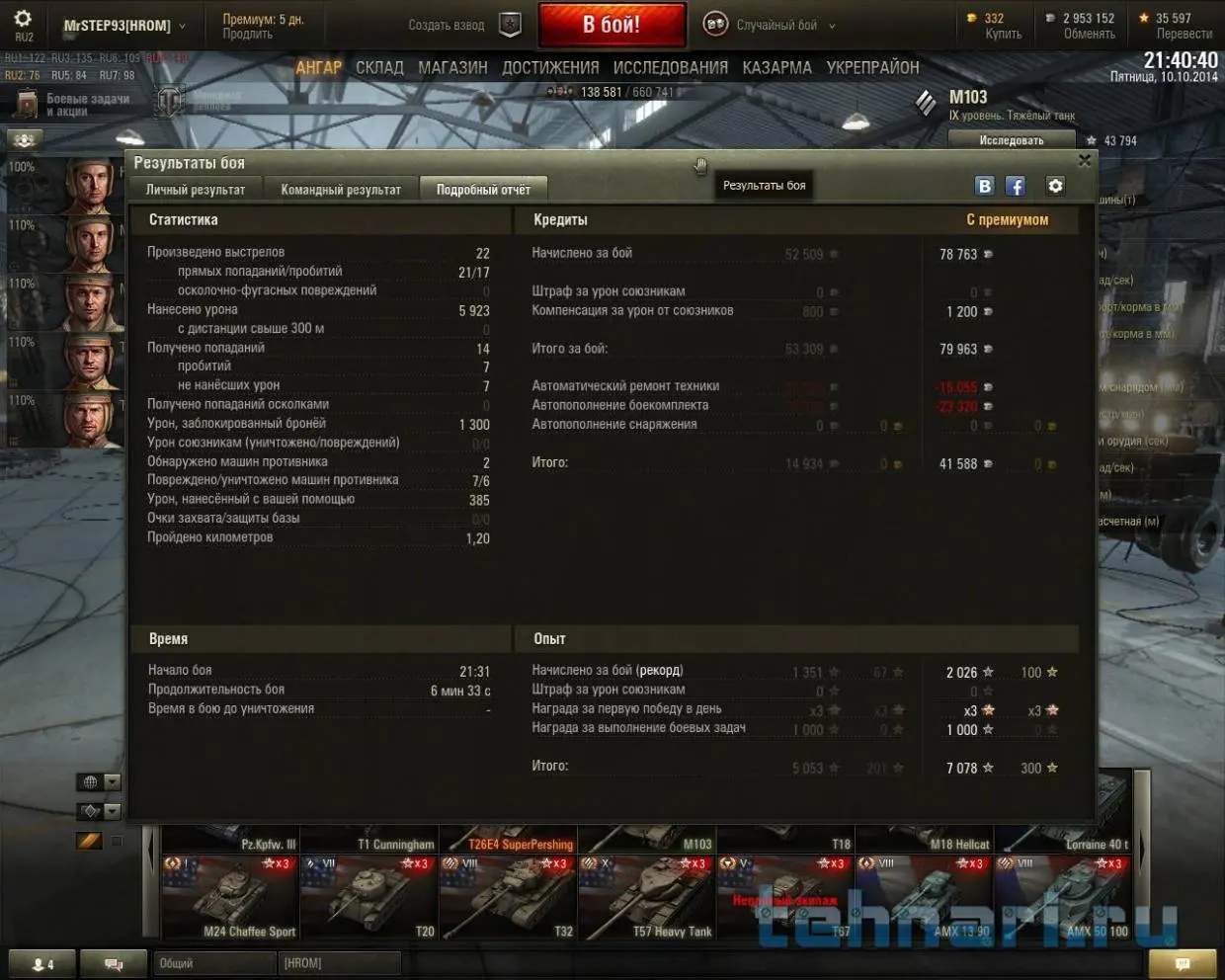Start battle with the red В бой! button
Viewport: 1225px width, 980px height.
[612, 25]
